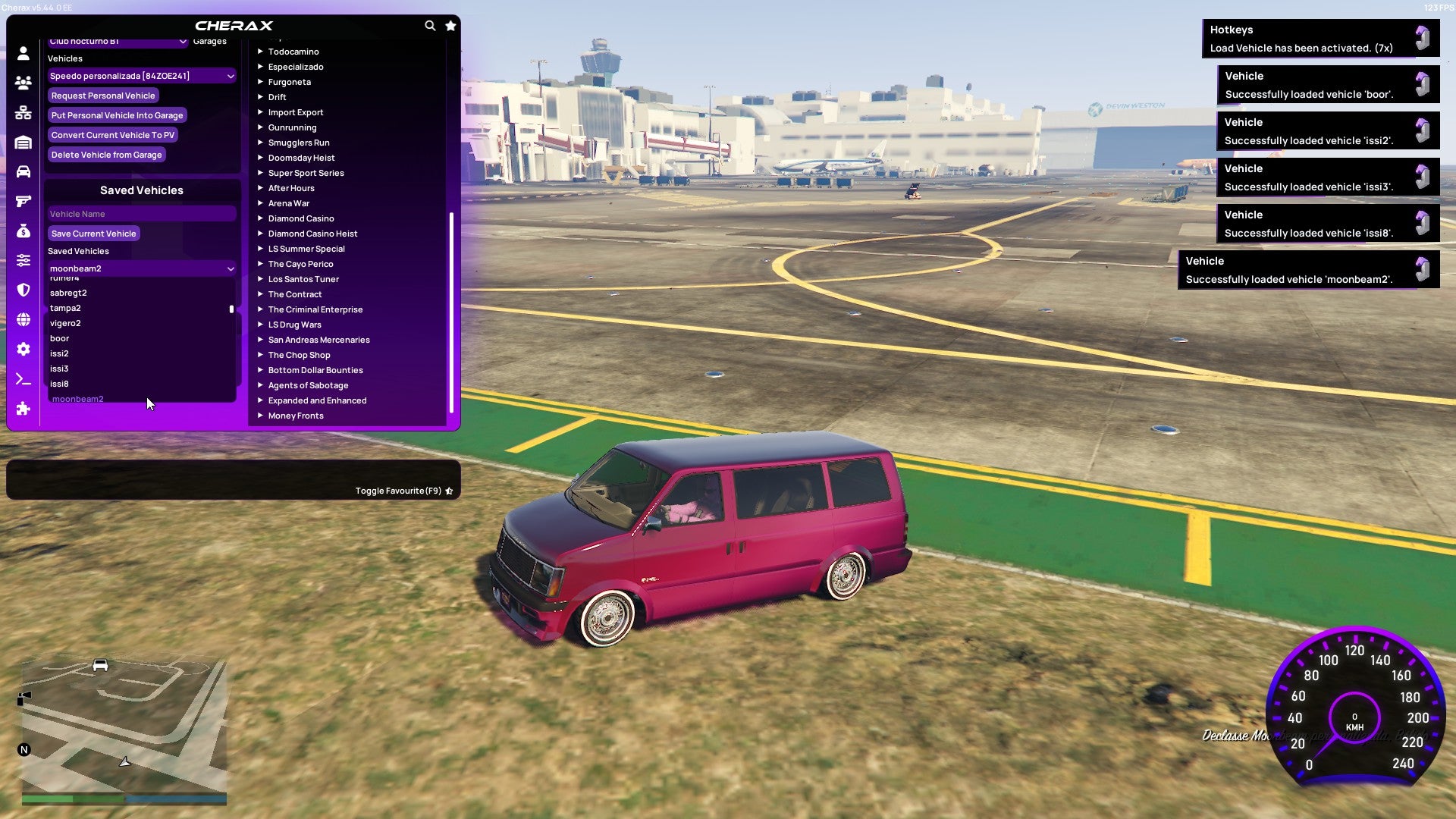Open the Self menu in the sidebar
Image resolution: width=1456 pixels, height=819 pixels.
coord(23,53)
